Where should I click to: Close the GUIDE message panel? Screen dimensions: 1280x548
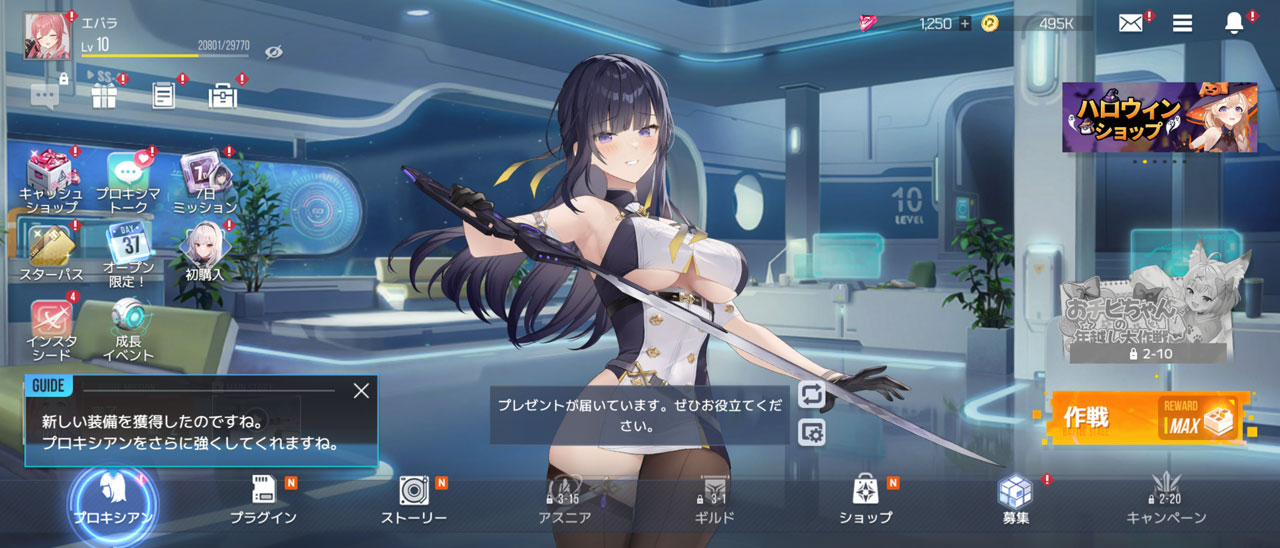361,391
